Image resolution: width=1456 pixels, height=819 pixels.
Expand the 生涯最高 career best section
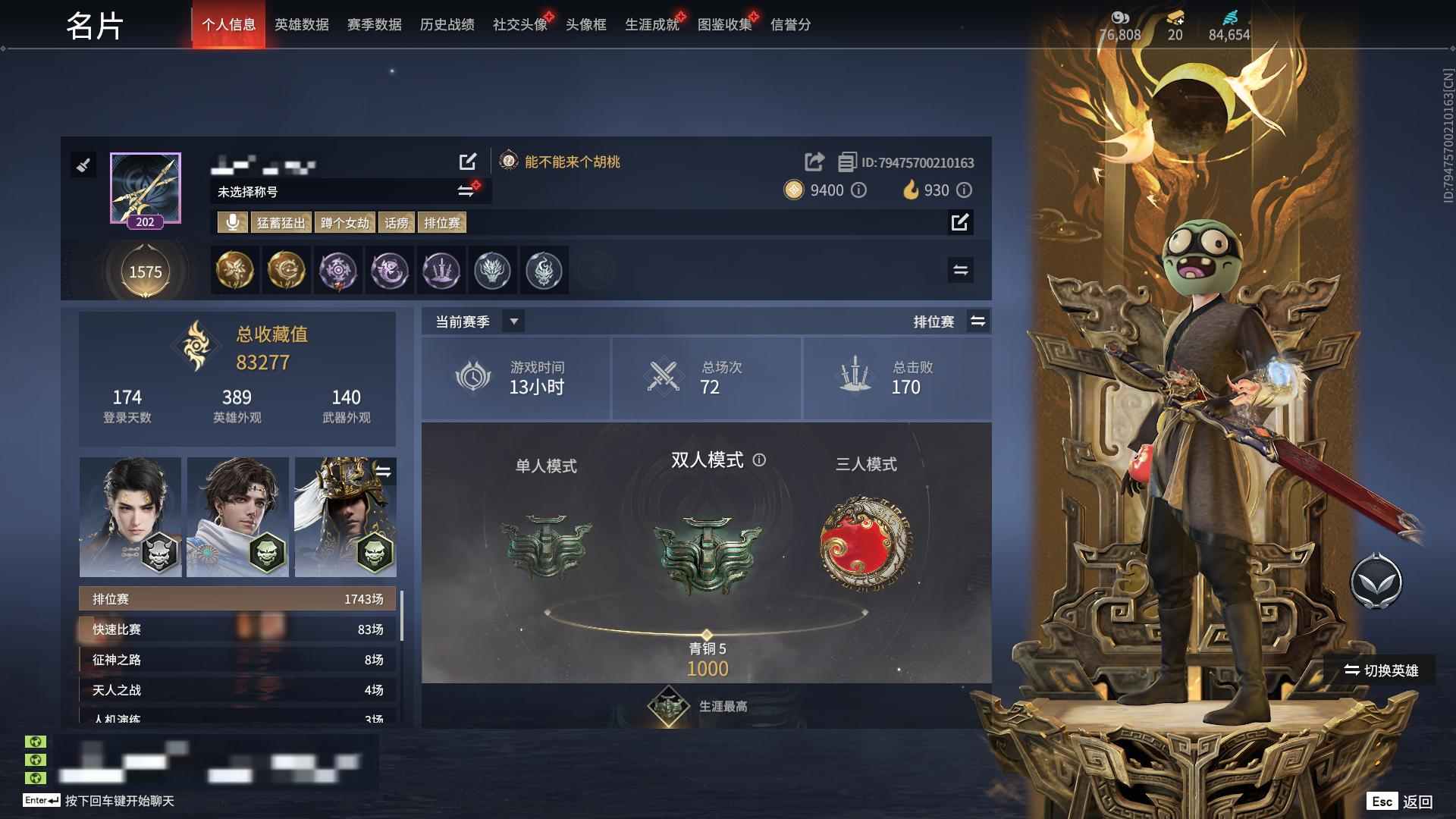705,704
